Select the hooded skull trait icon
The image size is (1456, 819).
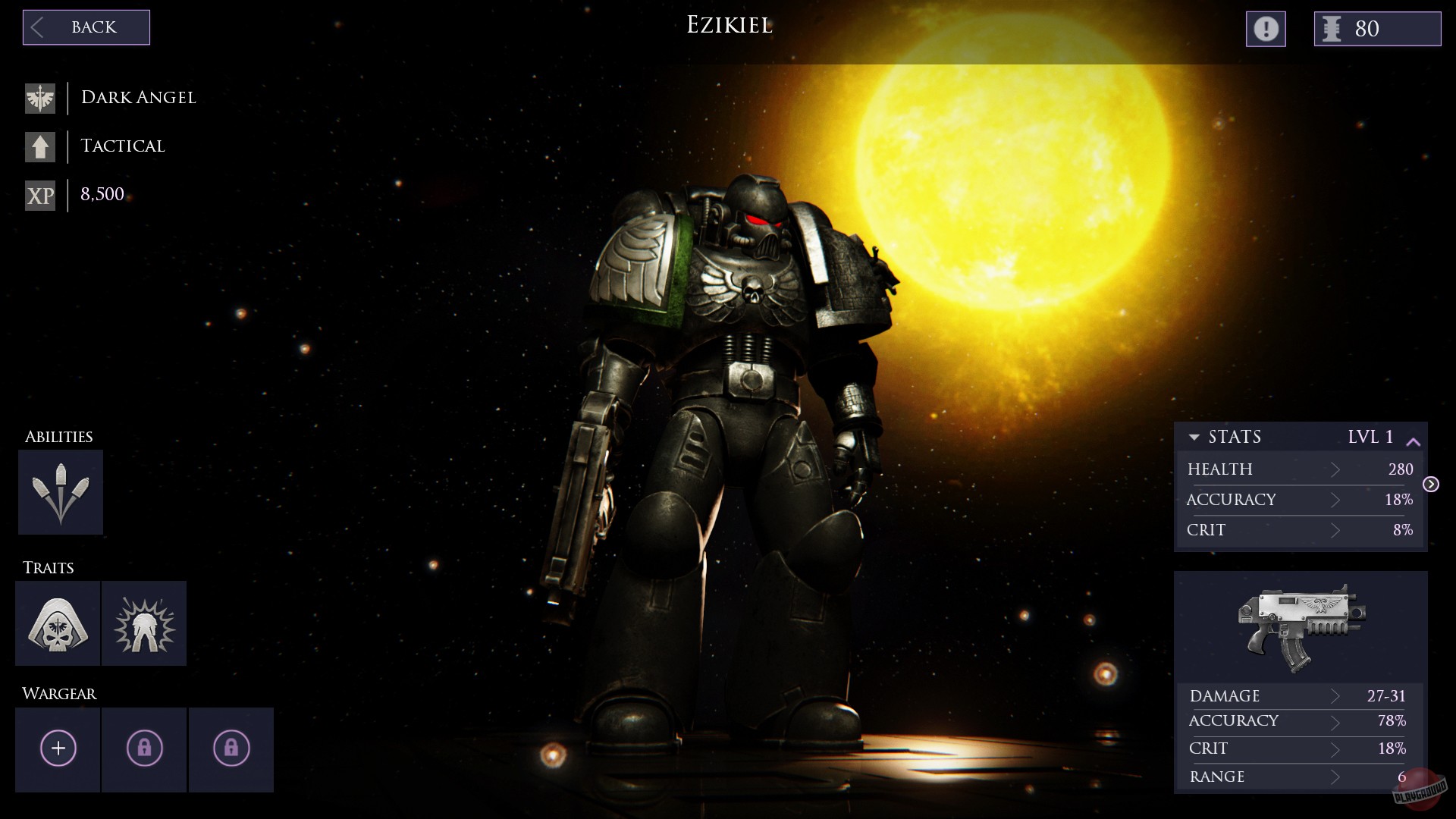[58, 623]
